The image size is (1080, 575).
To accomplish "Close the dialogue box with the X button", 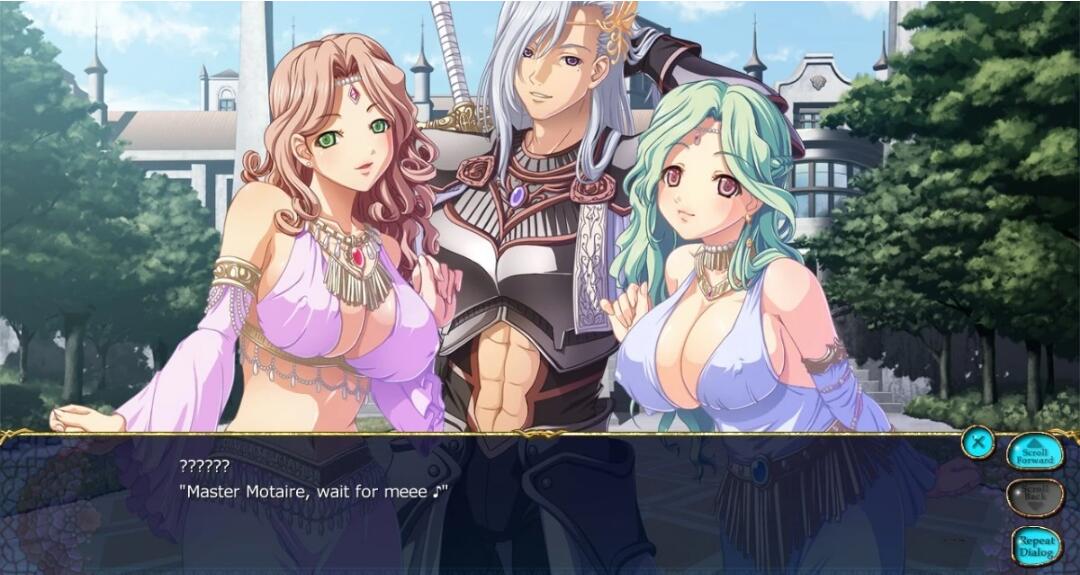I will point(977,440).
